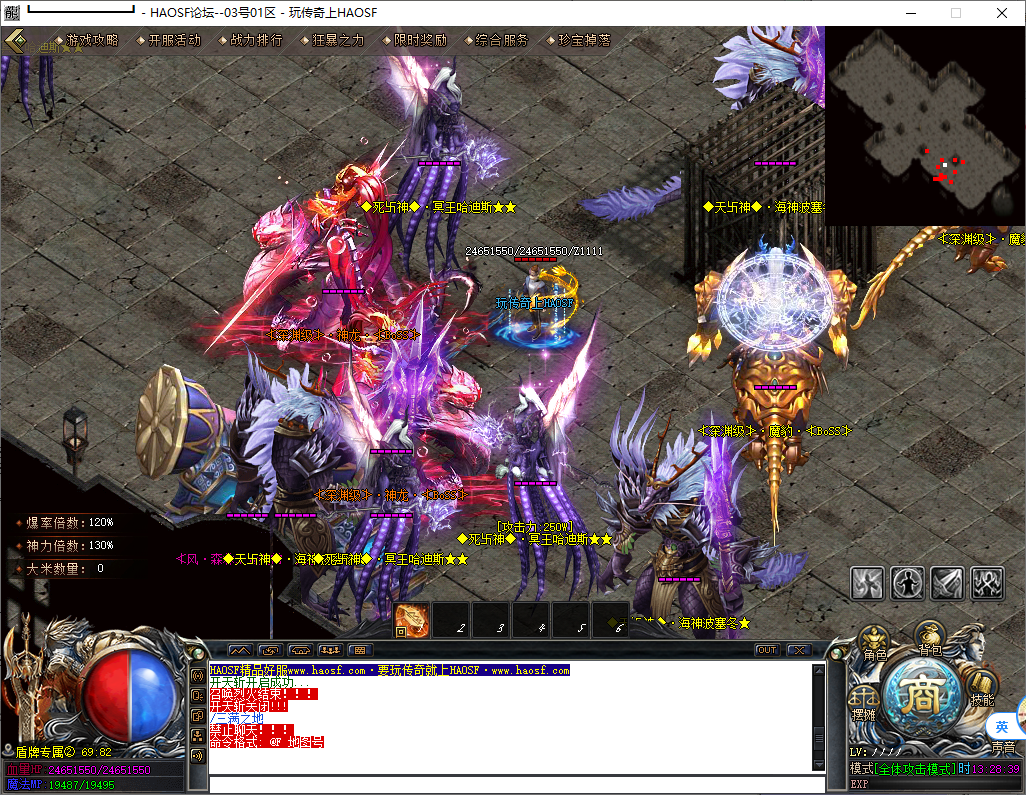This screenshot has height=795, width=1026.
Task: Open the 限时奖励 timed rewards menu
Action: [420, 40]
